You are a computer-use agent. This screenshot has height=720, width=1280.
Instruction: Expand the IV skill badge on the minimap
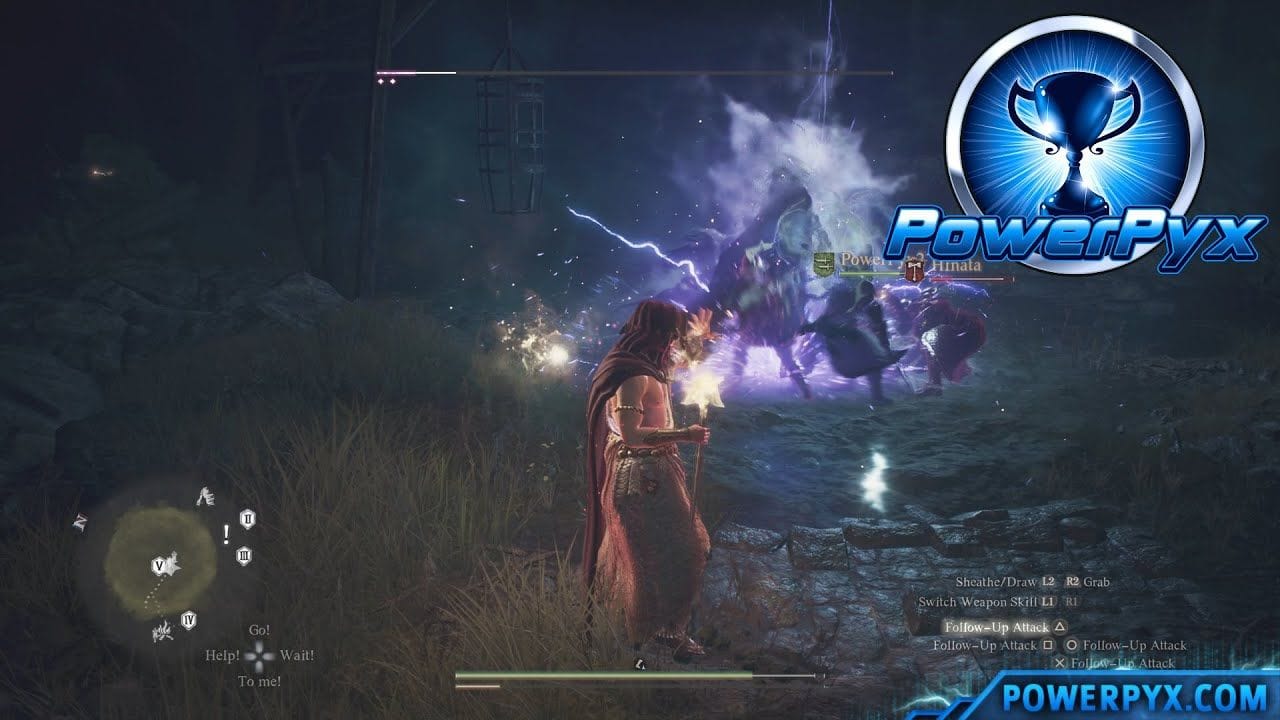188,619
